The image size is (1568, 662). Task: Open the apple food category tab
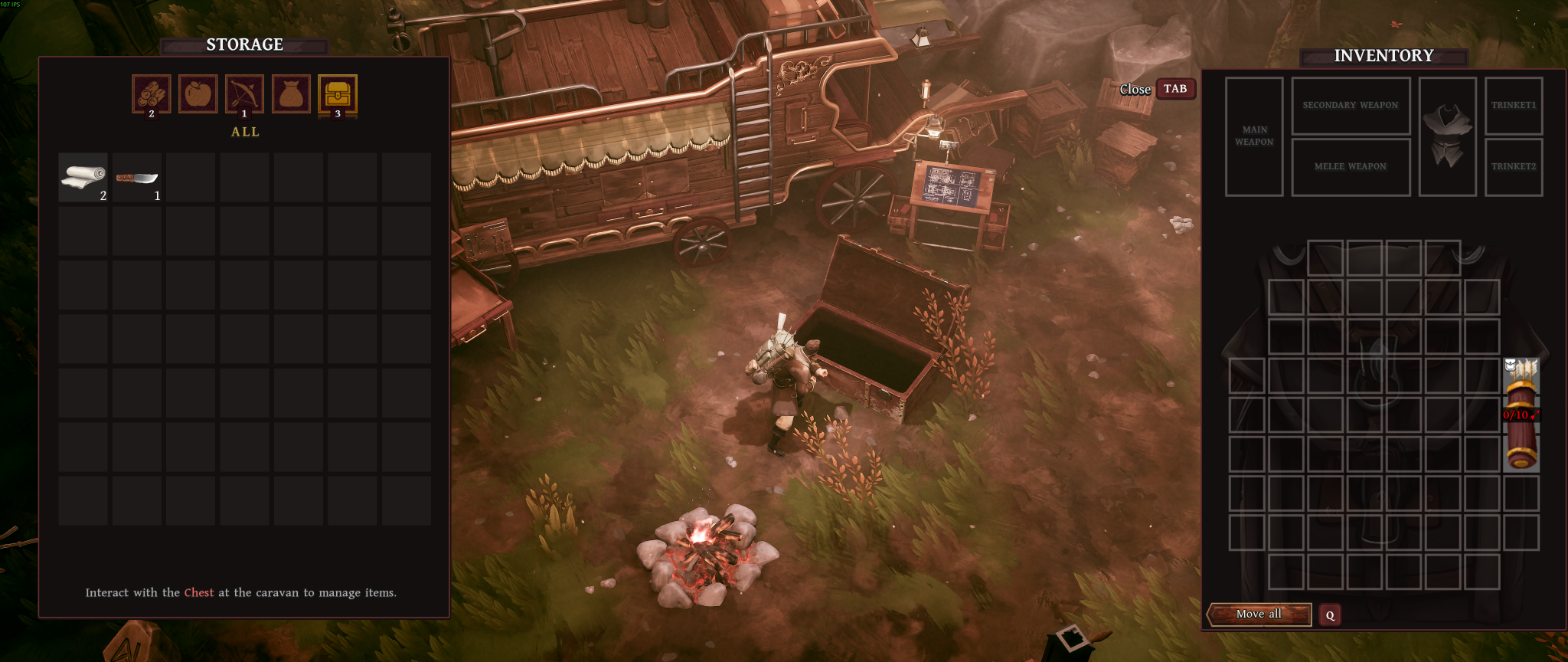(198, 94)
